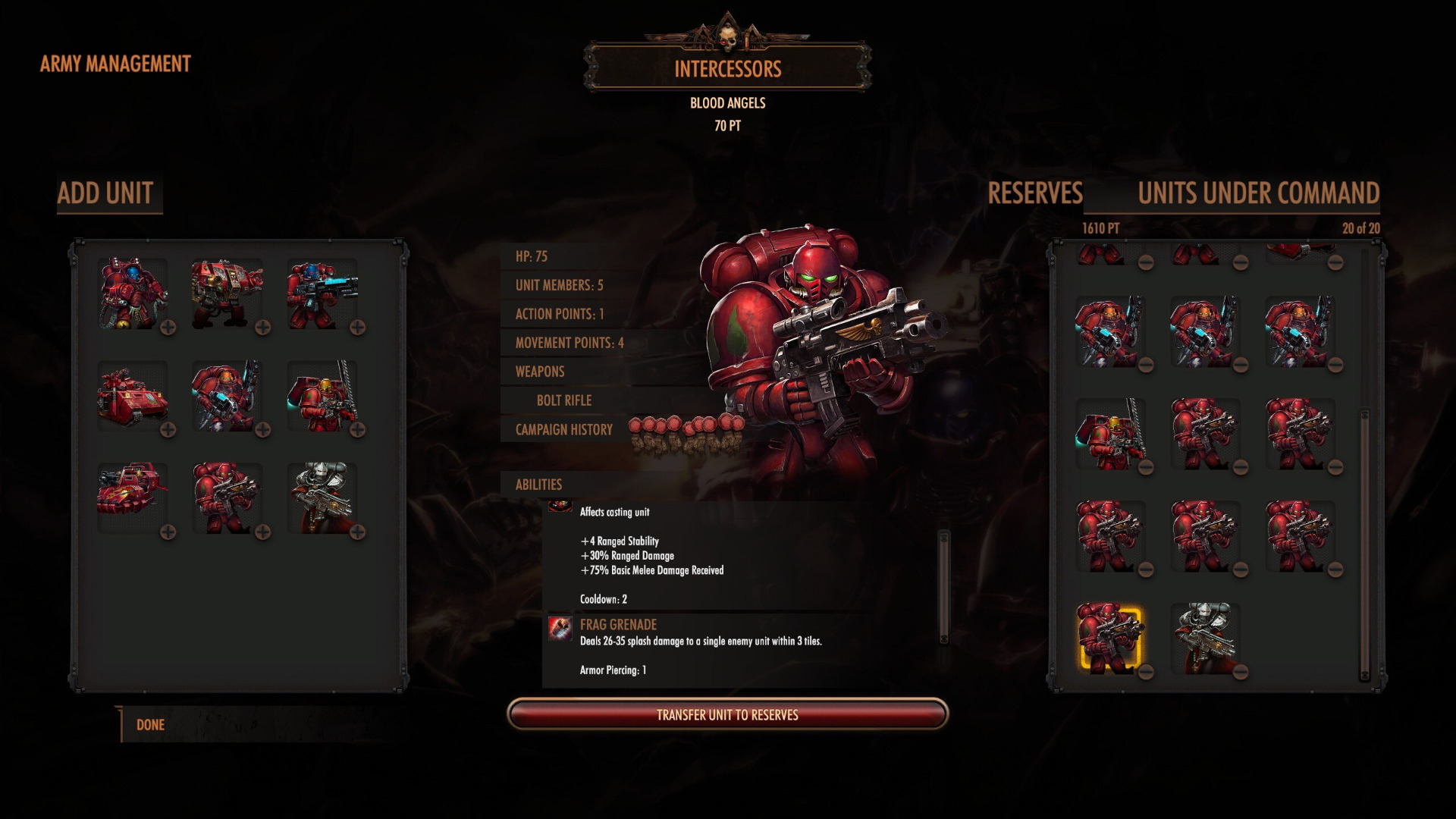Select the chainsword jump-pack unit under command

1109,433
